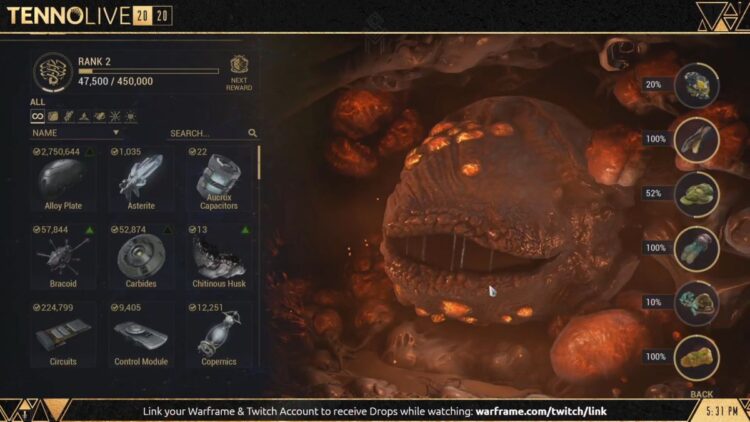This screenshot has width=750, height=422.
Task: Pick the Circuits resource tile
Action: pyautogui.click(x=63, y=334)
